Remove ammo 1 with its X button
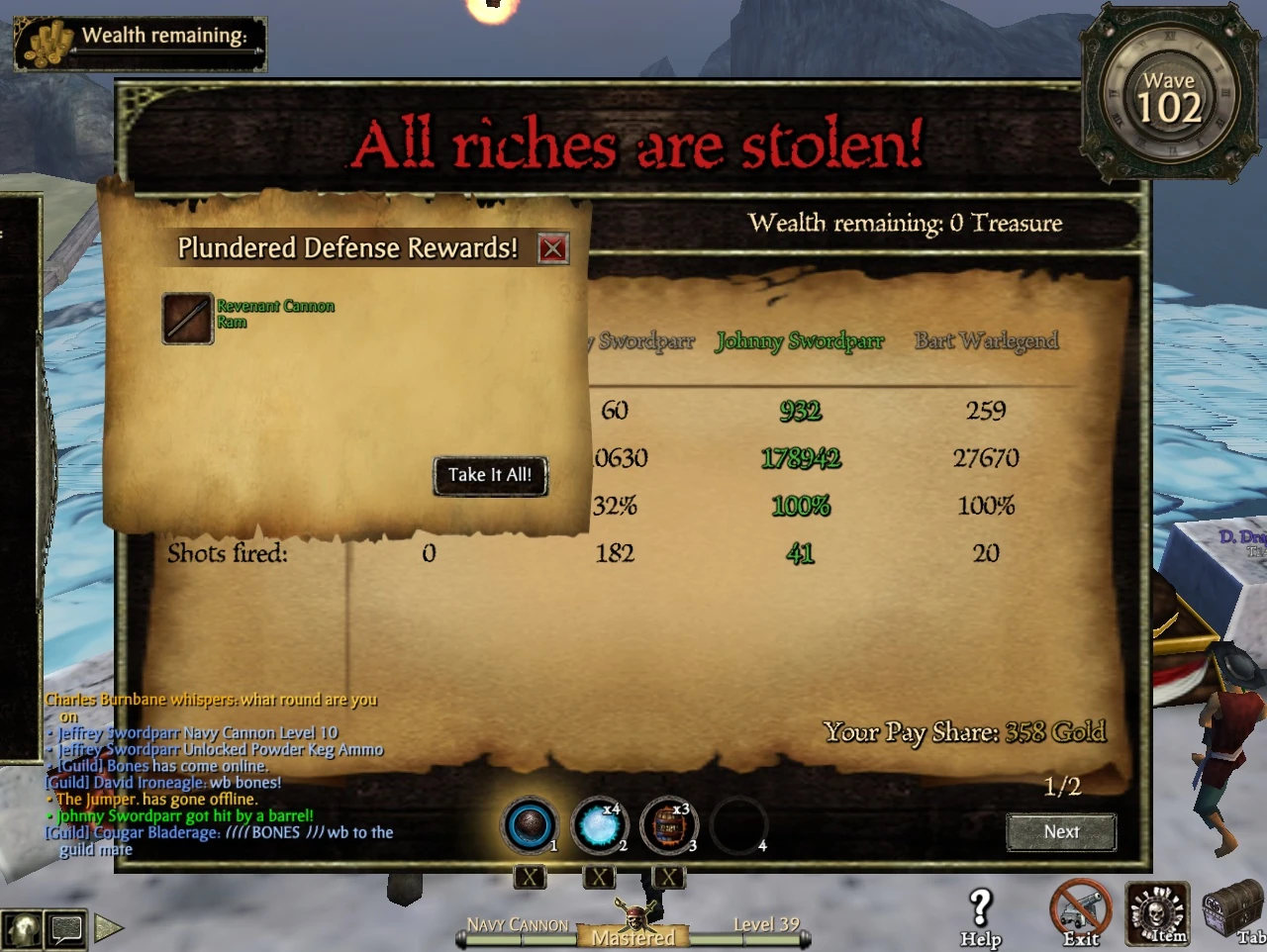This screenshot has height=952, width=1267. (530, 877)
